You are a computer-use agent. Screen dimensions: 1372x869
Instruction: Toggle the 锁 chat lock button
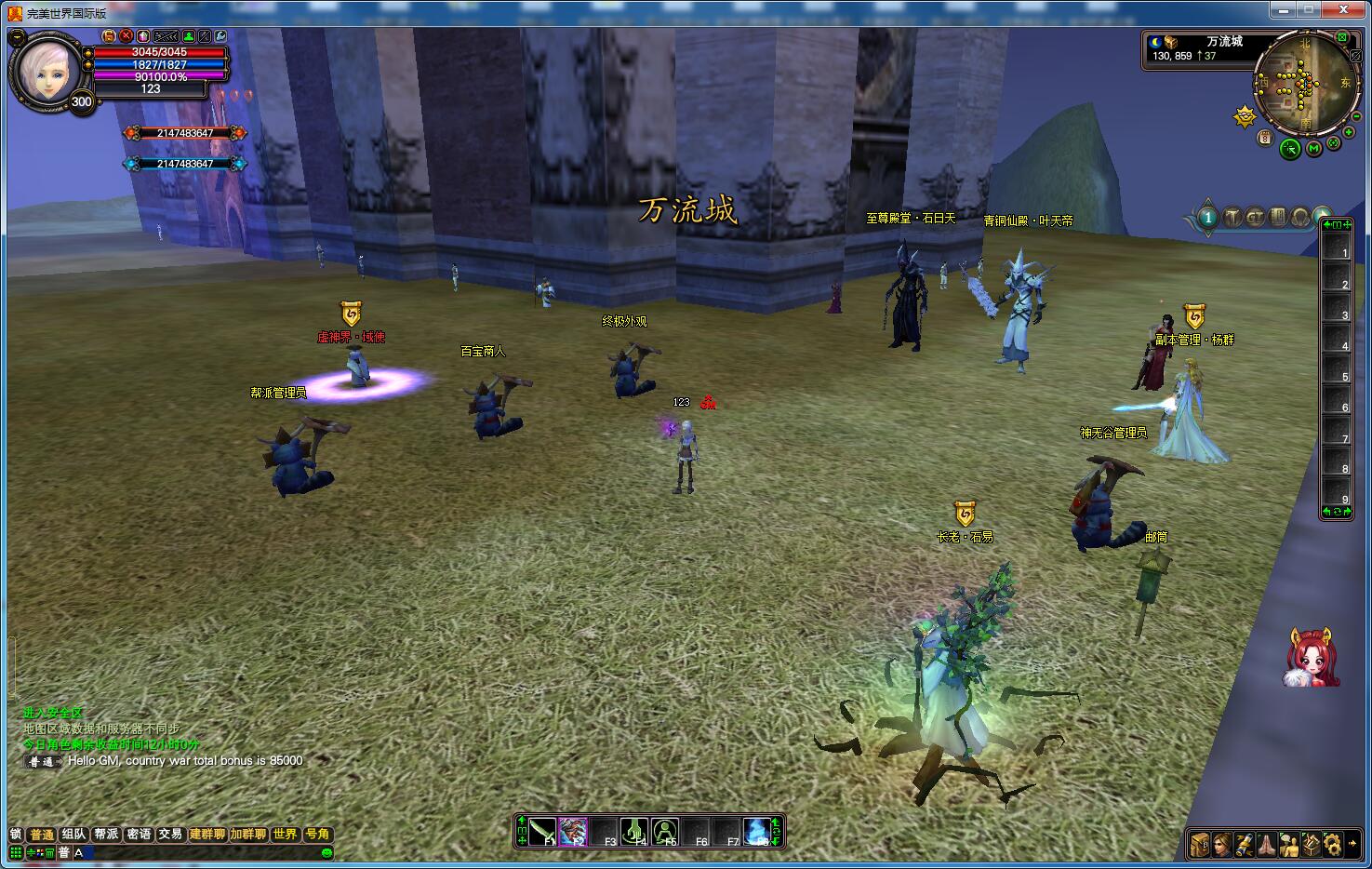pyautogui.click(x=15, y=835)
